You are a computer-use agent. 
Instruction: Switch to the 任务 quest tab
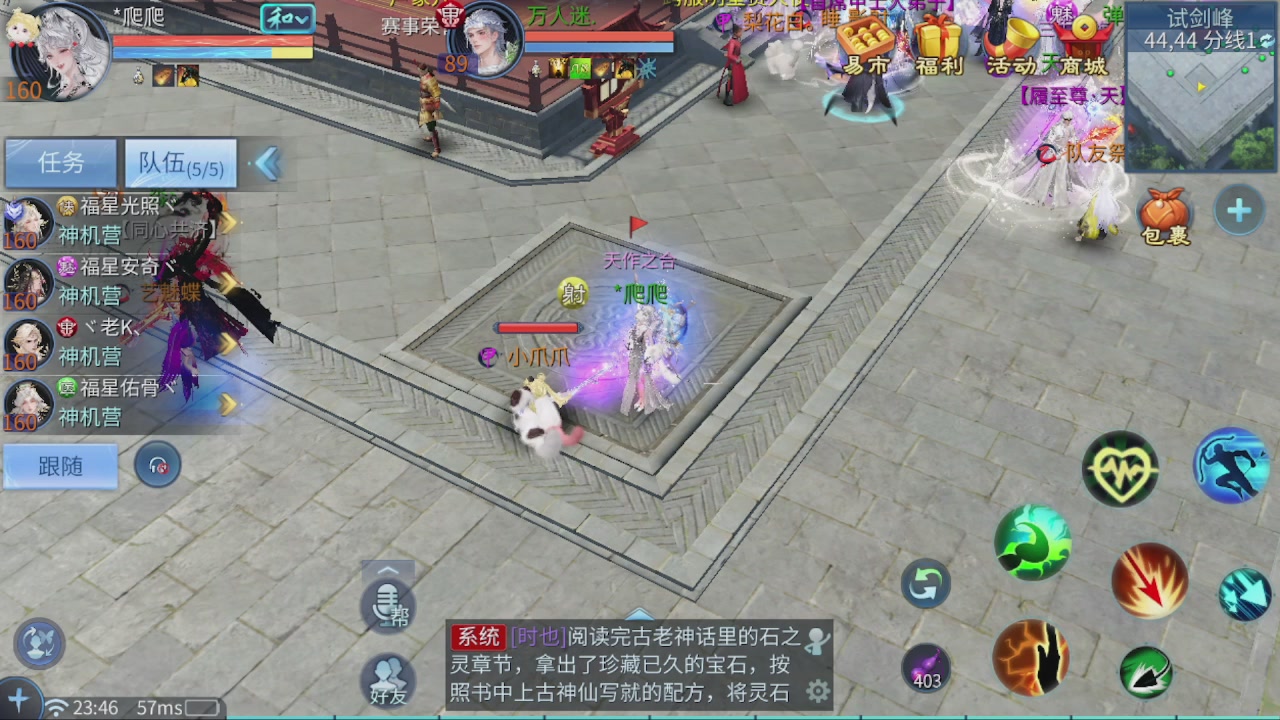point(60,162)
